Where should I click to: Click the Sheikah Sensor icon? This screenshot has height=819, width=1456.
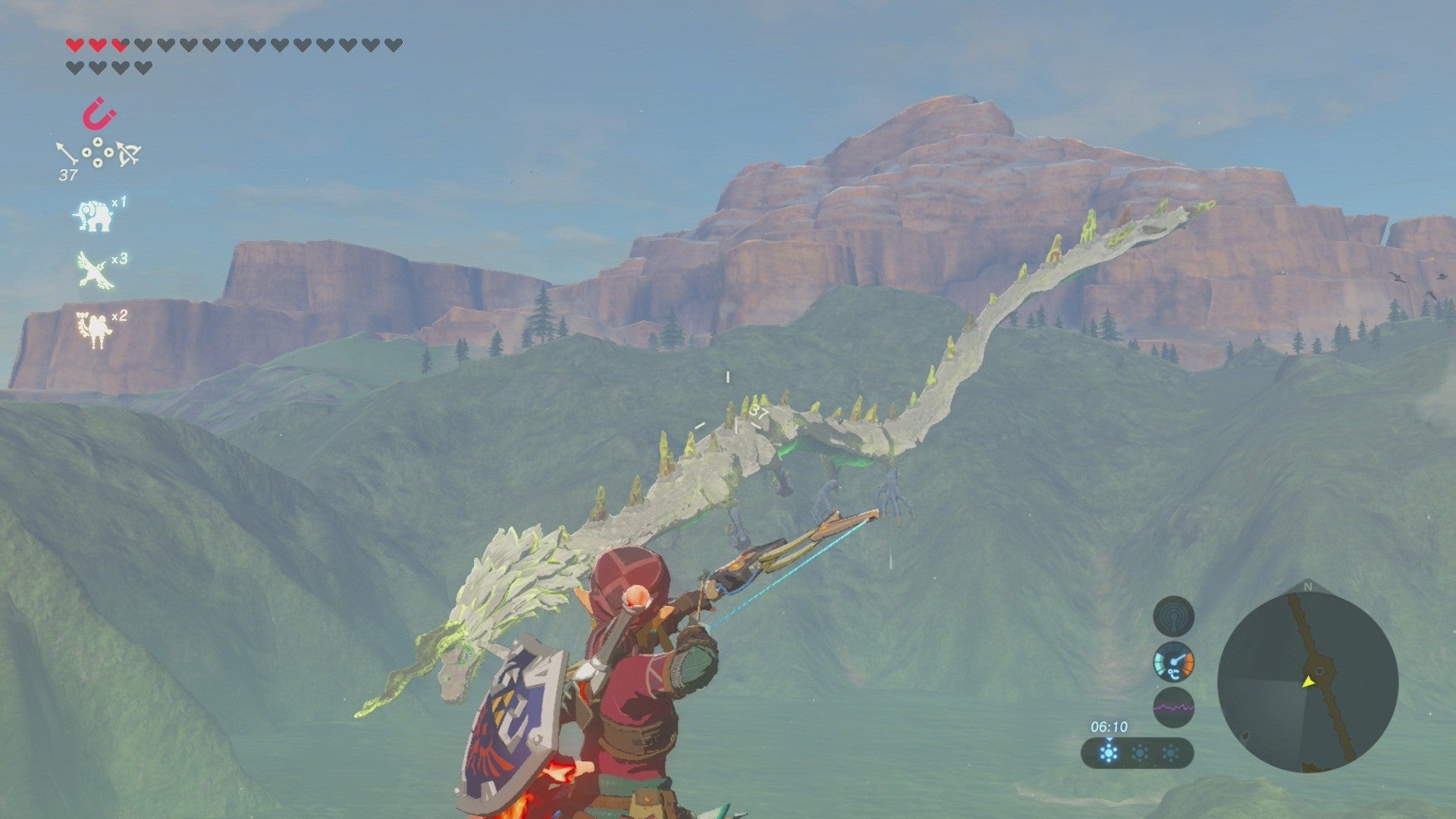point(1173,616)
